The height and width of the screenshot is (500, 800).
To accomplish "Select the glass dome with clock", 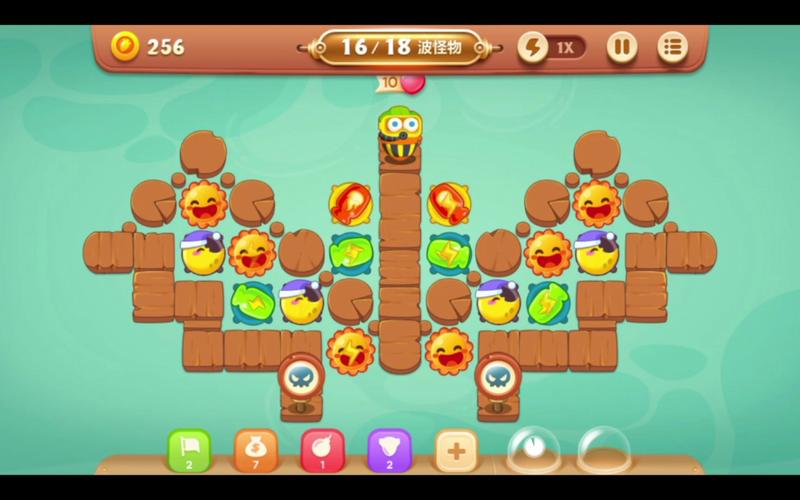I will click(x=533, y=450).
